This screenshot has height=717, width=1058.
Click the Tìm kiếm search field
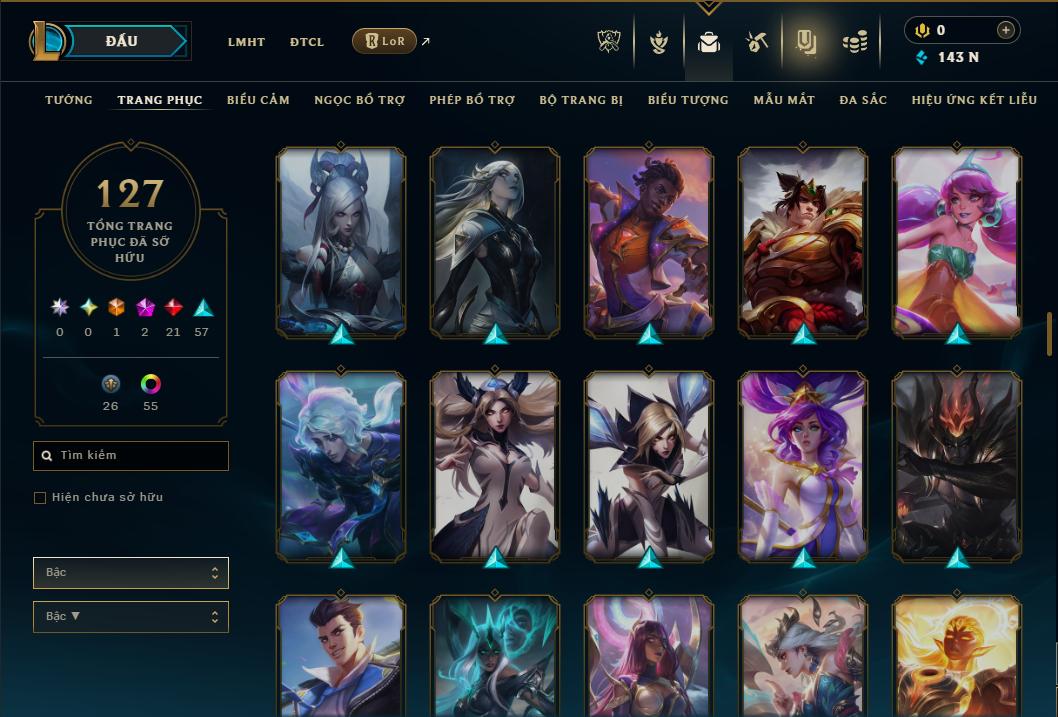point(131,456)
